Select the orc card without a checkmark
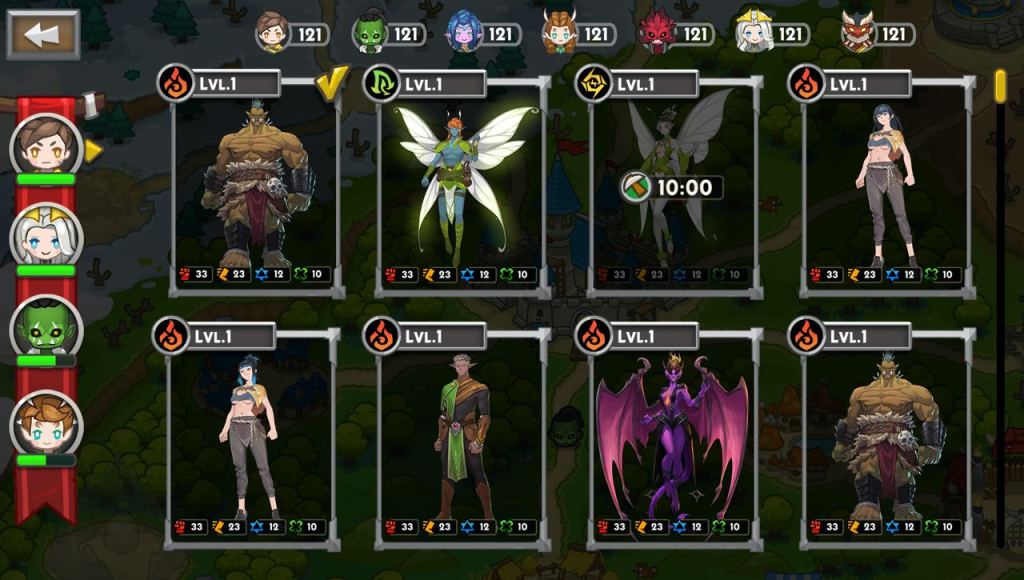Screen dimensions: 1024x580 pos(886,437)
